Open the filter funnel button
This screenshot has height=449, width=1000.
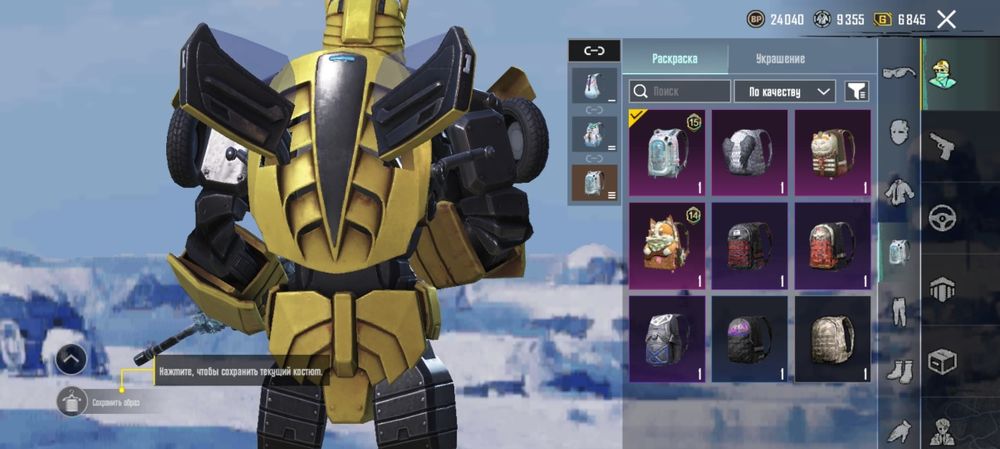pos(856,91)
